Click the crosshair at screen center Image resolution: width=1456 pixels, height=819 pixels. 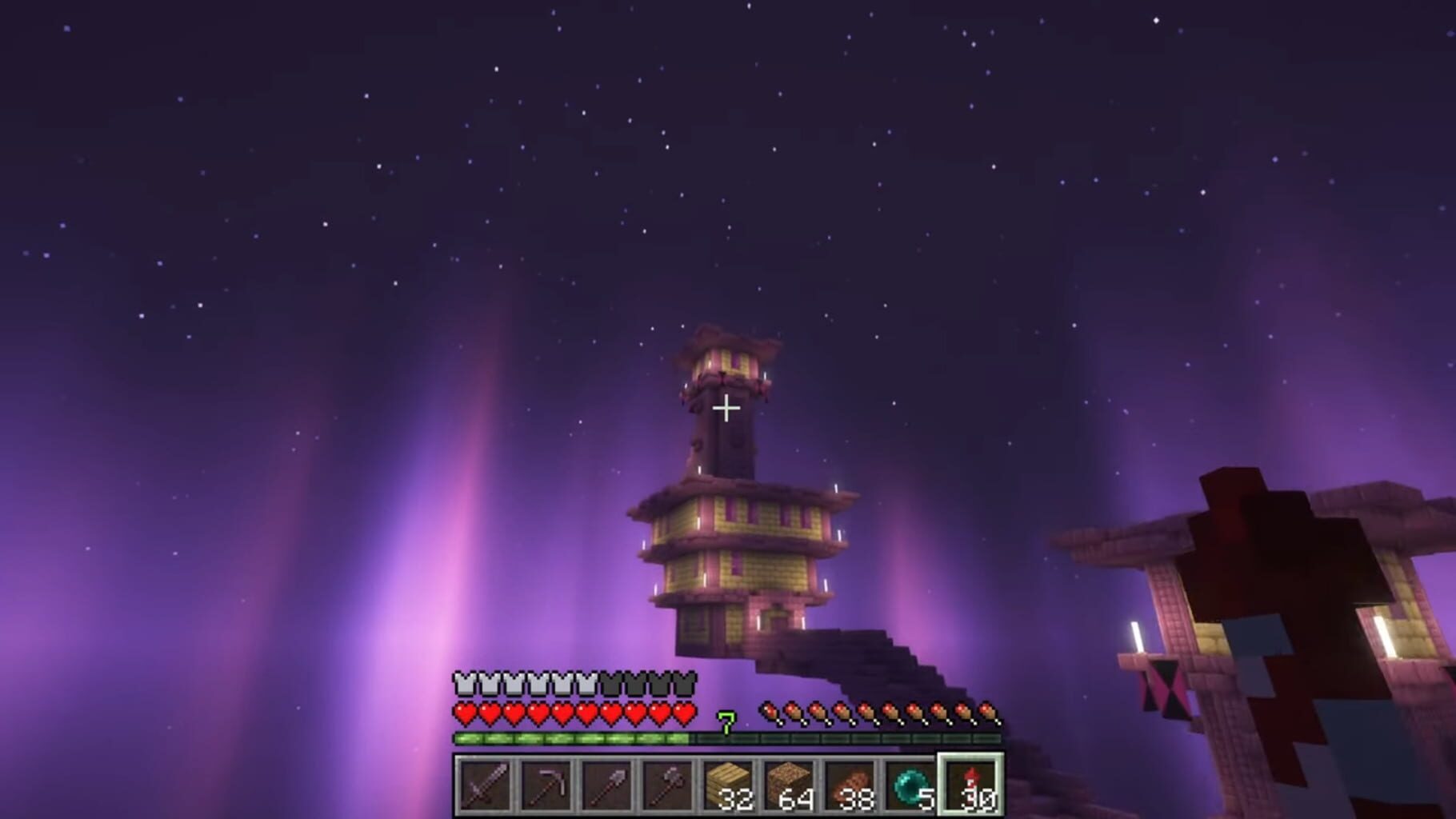[726, 408]
